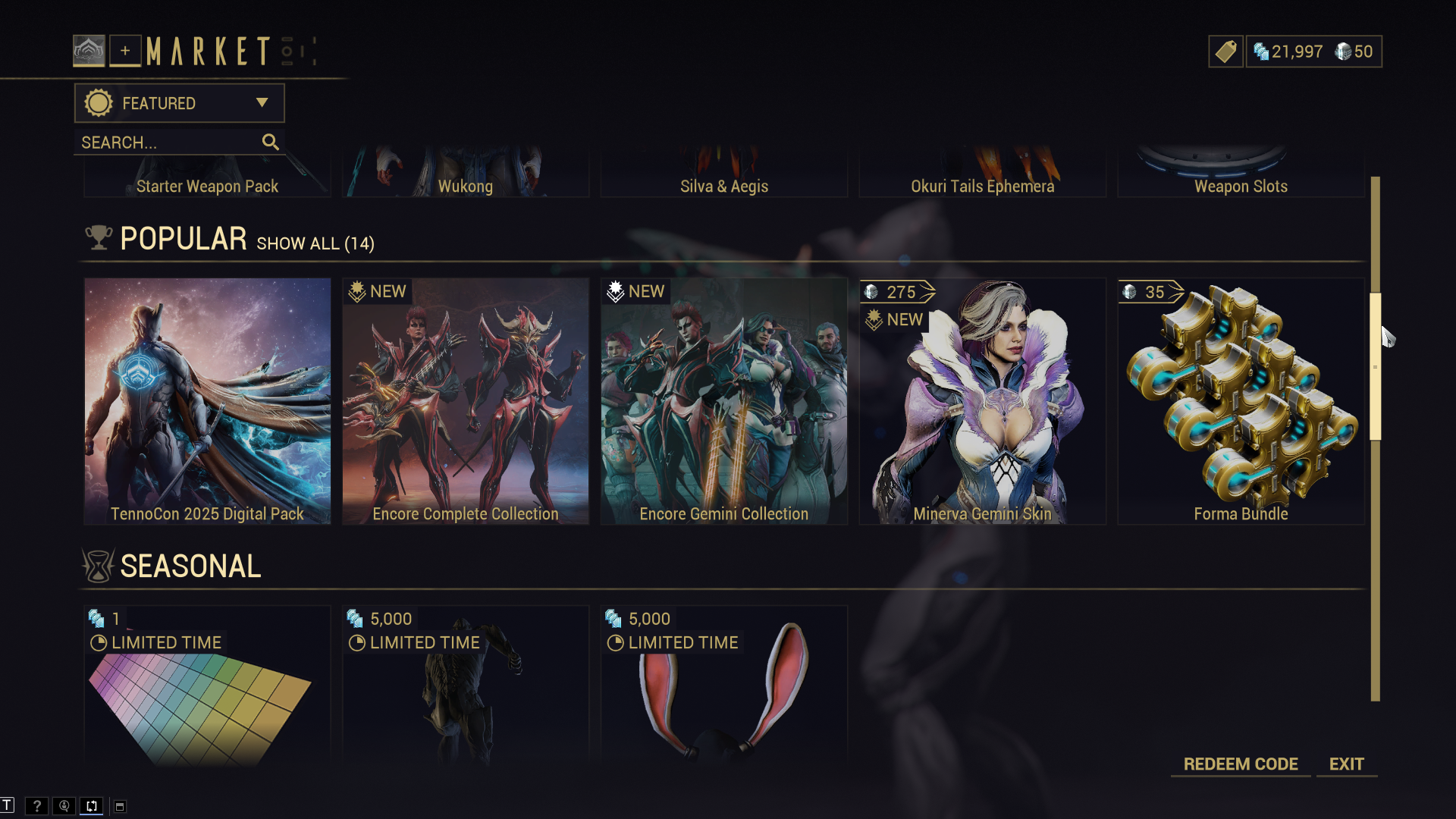Select the Wukong market item

(x=466, y=178)
